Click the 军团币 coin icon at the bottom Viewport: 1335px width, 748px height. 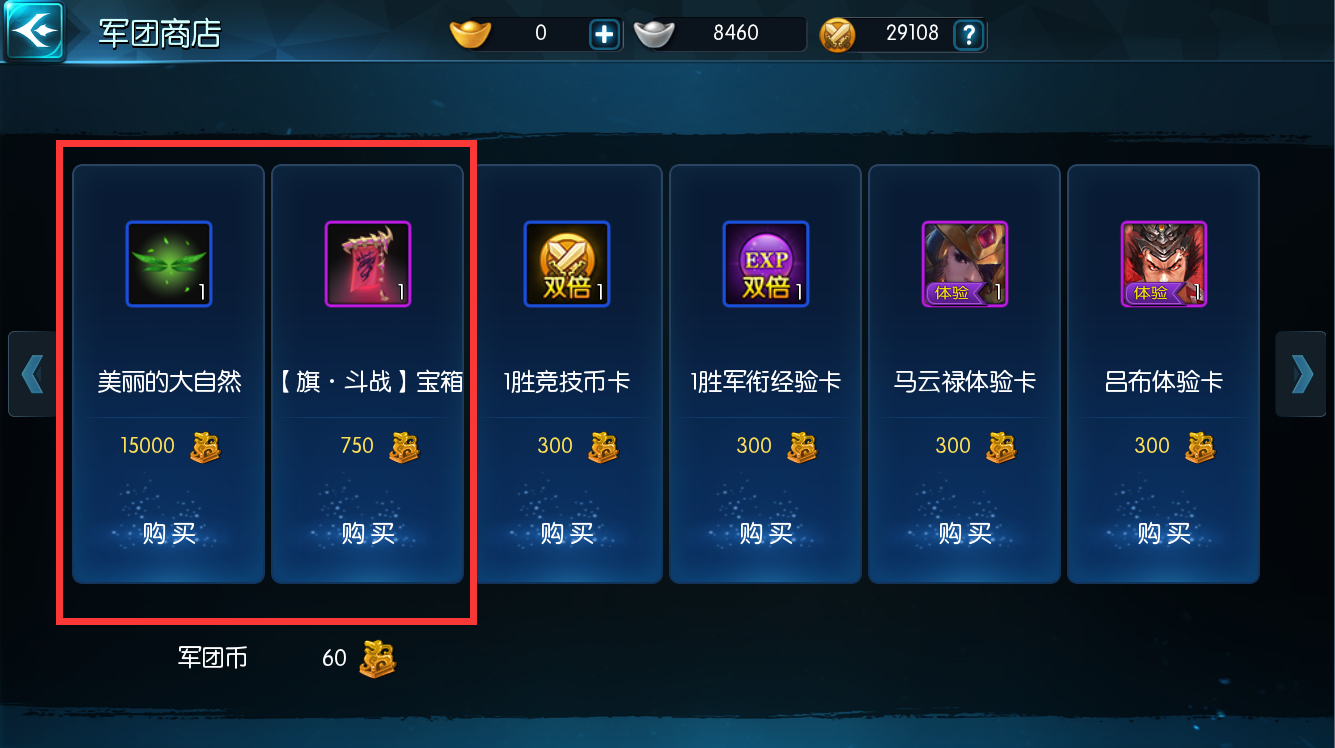point(376,658)
